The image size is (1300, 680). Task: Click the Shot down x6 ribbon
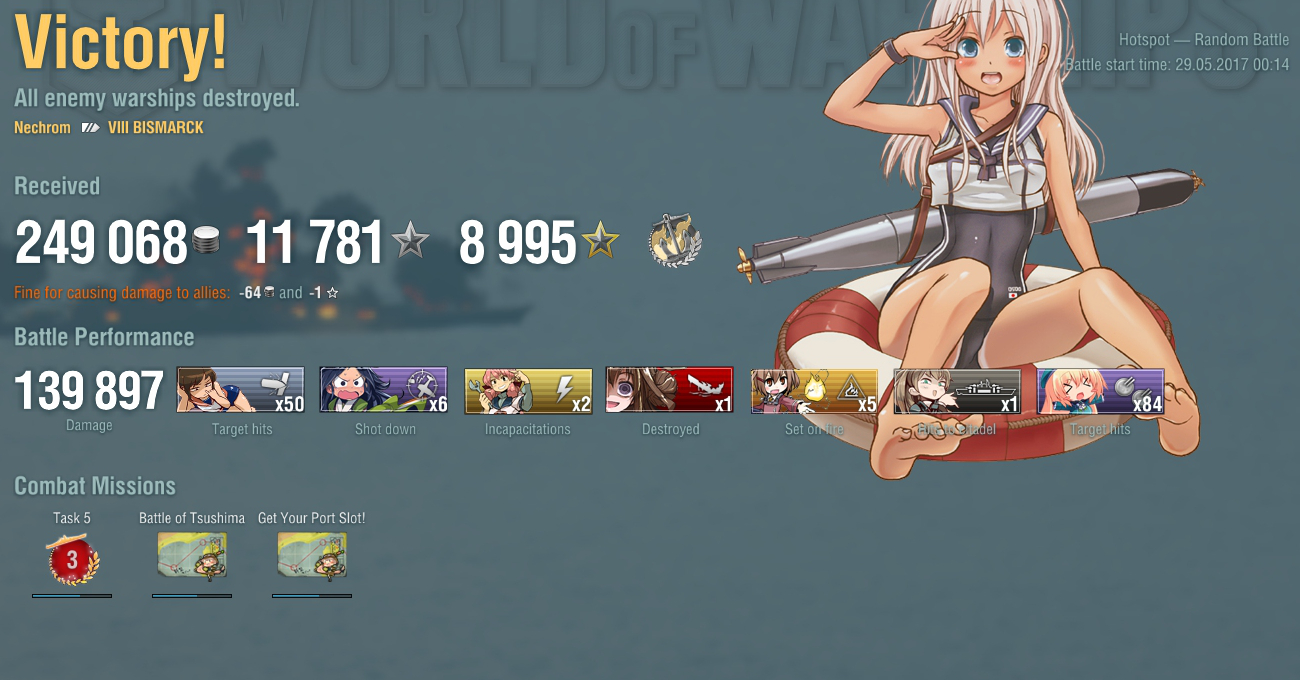click(384, 390)
